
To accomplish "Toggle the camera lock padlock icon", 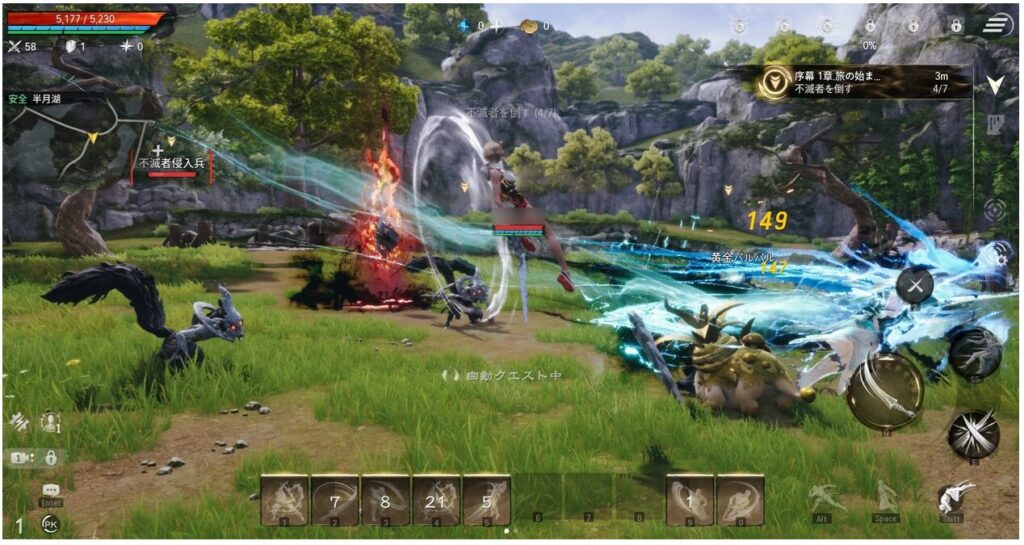I will [x=50, y=457].
